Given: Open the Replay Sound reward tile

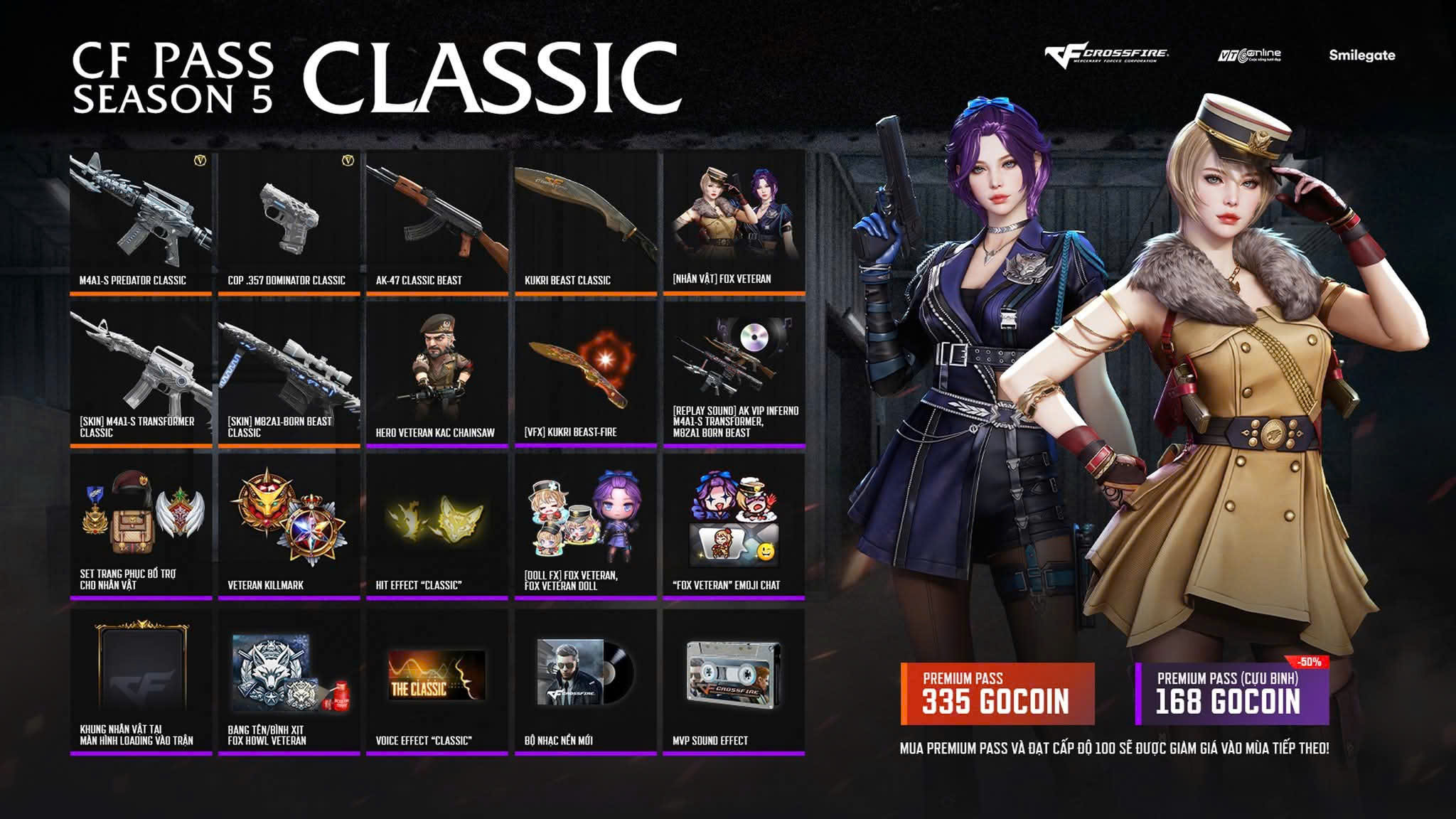Looking at the screenshot, I should tap(734, 374).
